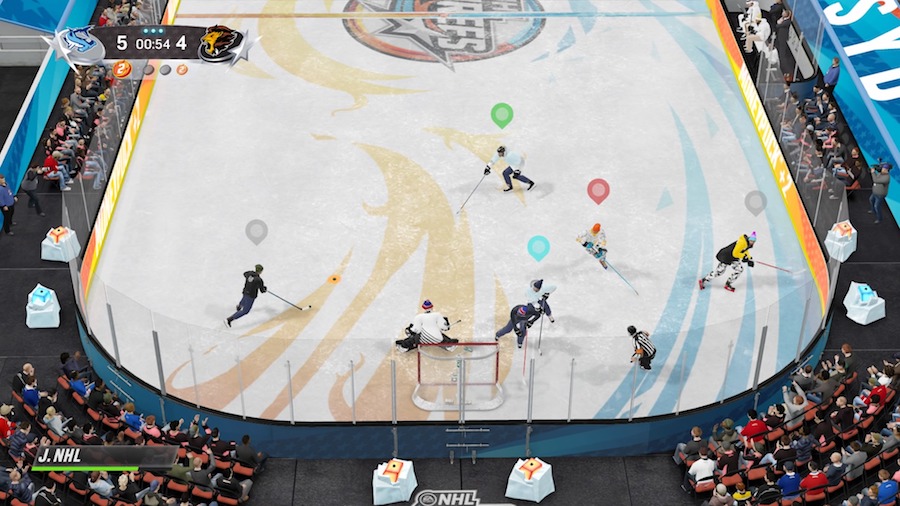
Task: Select the green player marker
Action: (501, 115)
